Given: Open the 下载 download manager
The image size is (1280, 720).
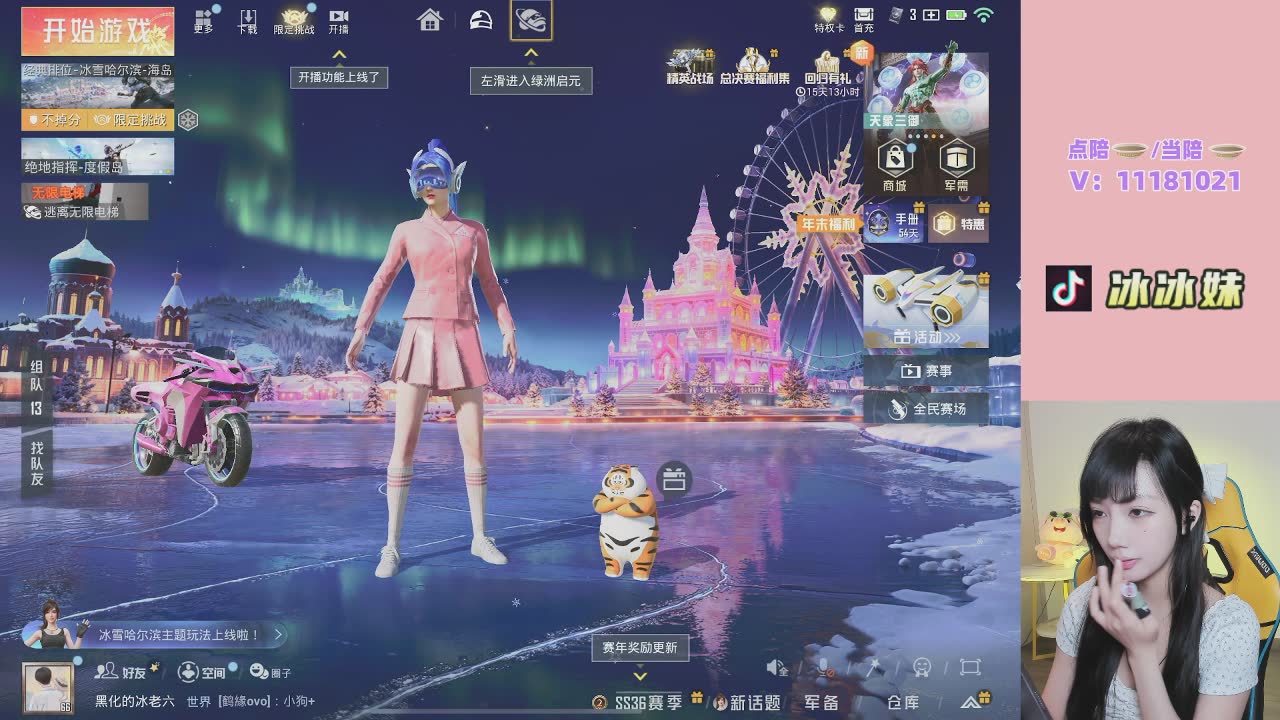Looking at the screenshot, I should pyautogui.click(x=248, y=20).
